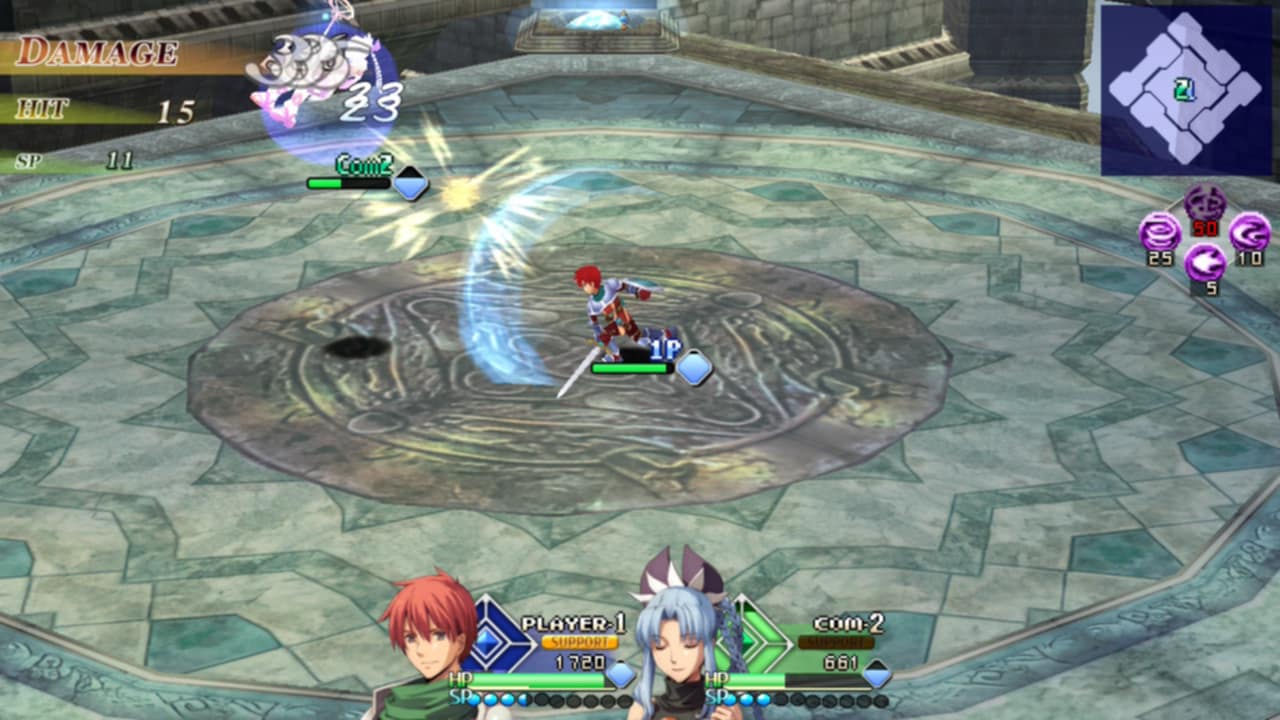Screen dimensions: 1280x720
Task: Use the swirl skill costing 25 SP
Action: tap(1160, 233)
